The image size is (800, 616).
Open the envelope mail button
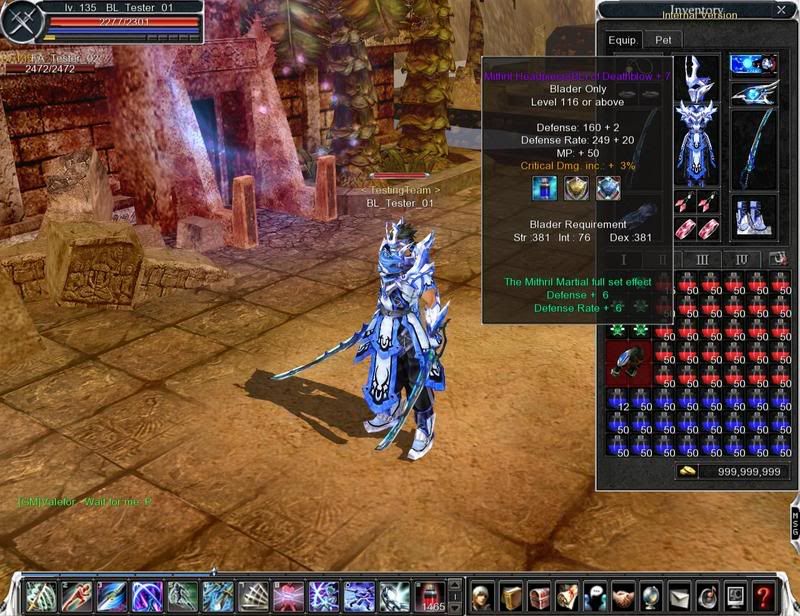[679, 596]
